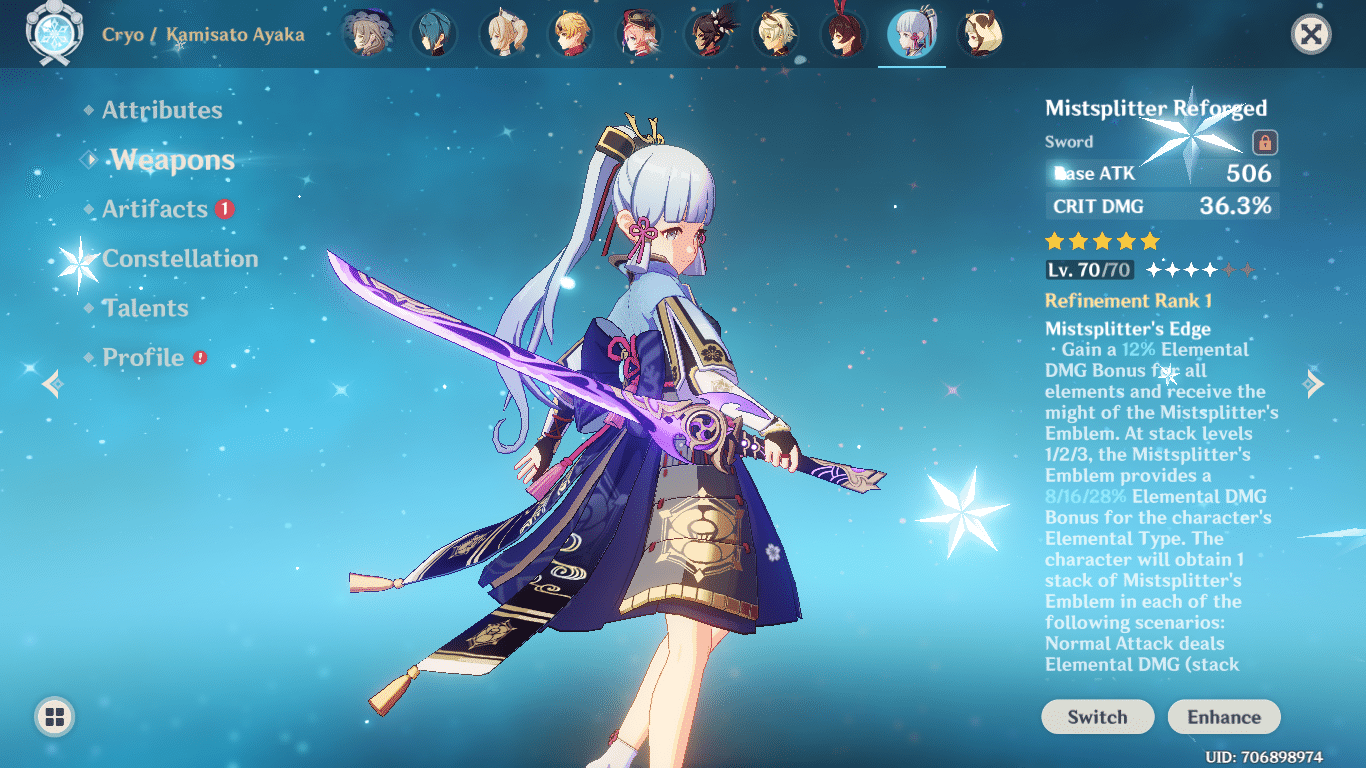This screenshot has width=1366, height=768.
Task: Click the right arrow to view next character
Action: click(x=1313, y=384)
